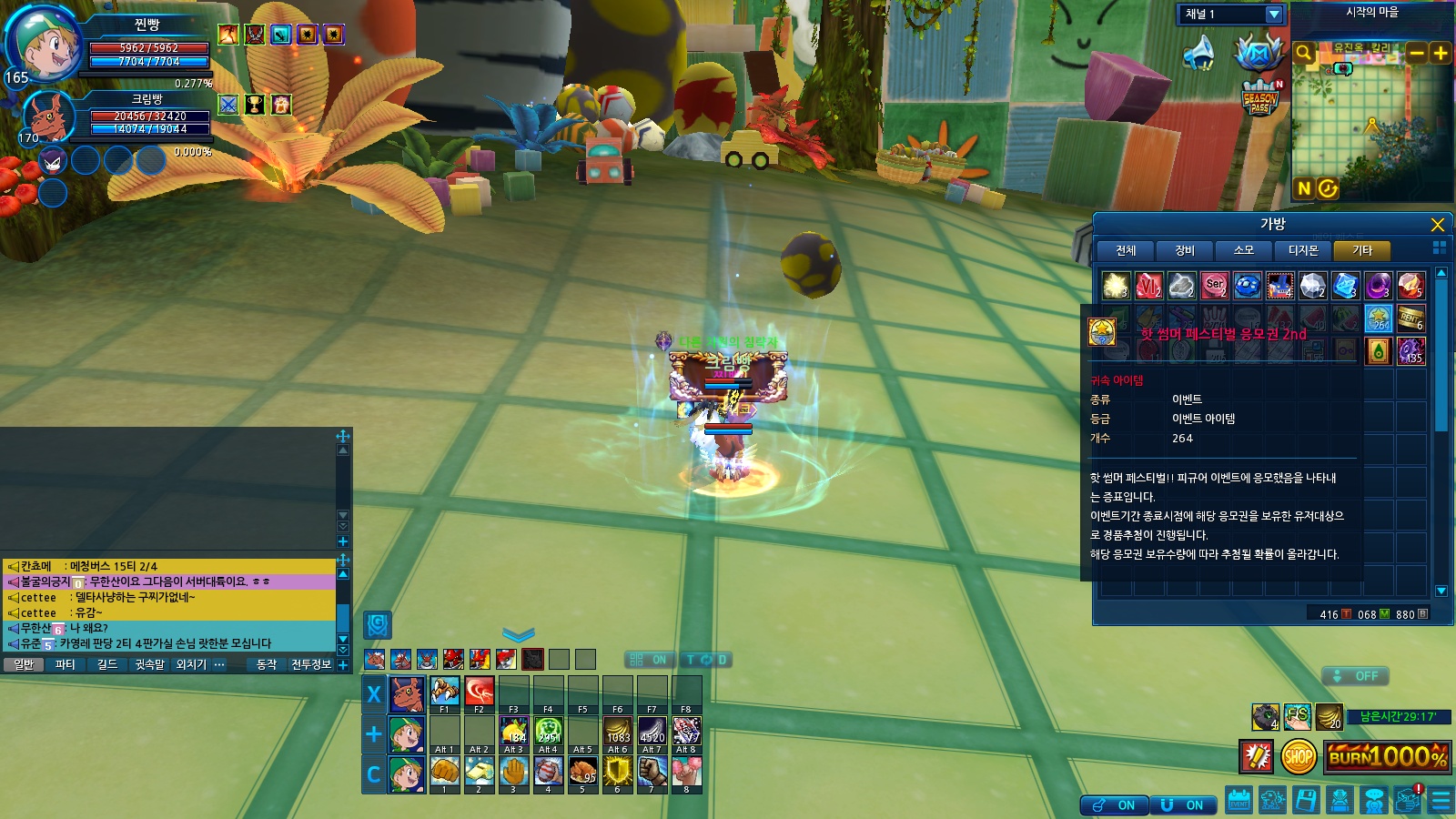Select the gold RENT ticket item
The height and width of the screenshot is (819, 1456).
click(1410, 318)
